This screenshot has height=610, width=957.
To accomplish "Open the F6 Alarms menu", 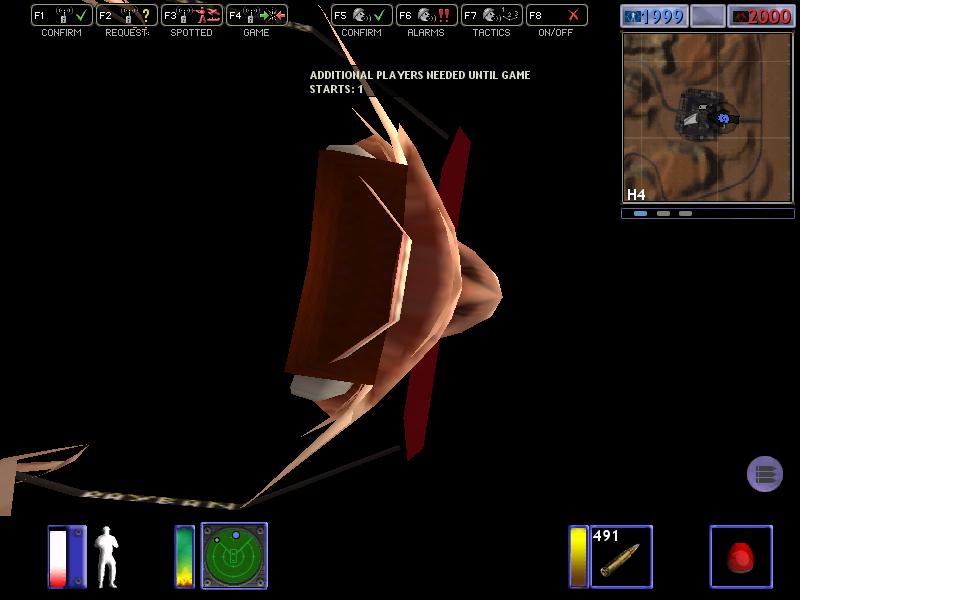I will pos(426,16).
